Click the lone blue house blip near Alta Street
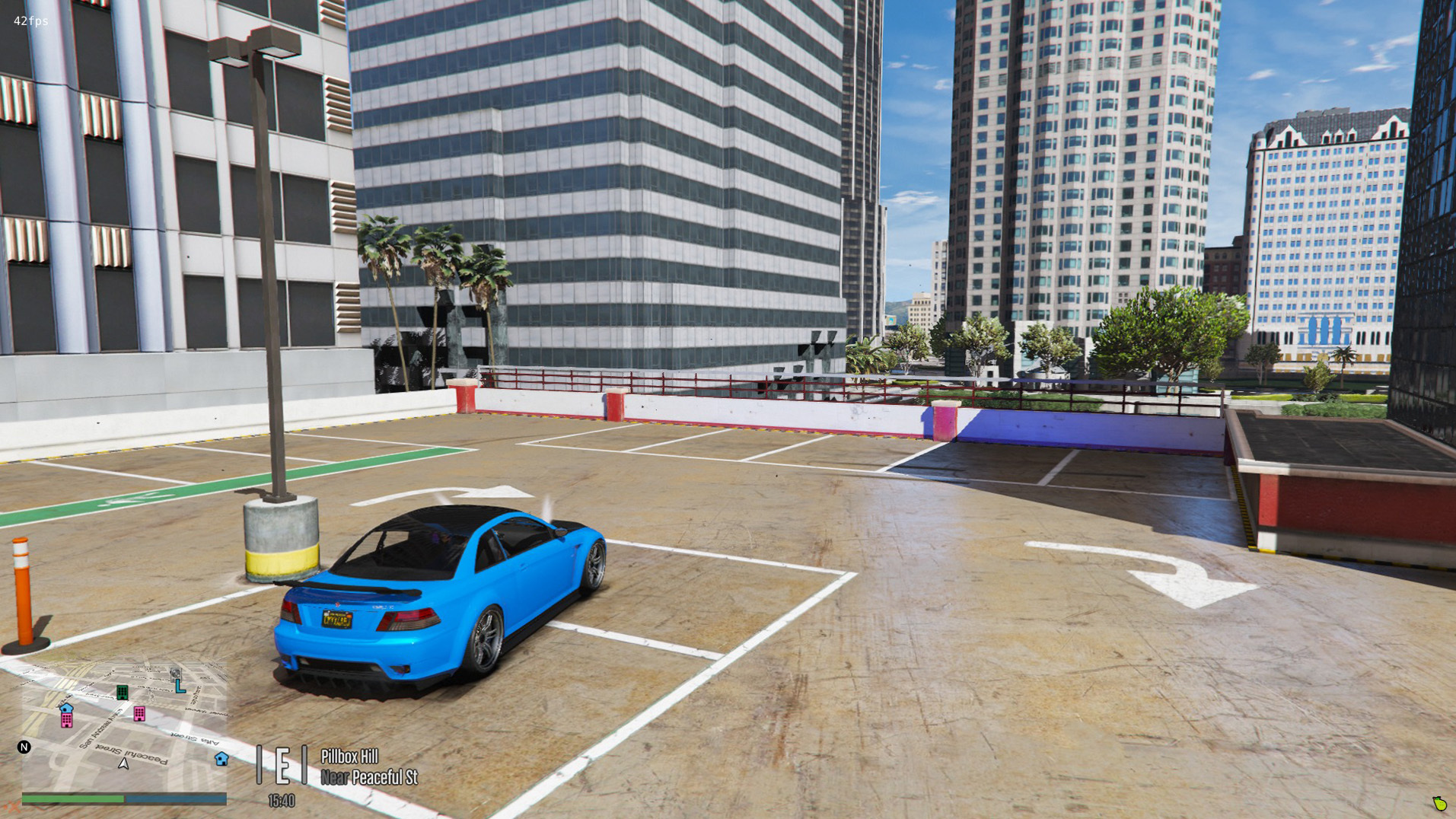The height and width of the screenshot is (819, 1456). tap(221, 758)
